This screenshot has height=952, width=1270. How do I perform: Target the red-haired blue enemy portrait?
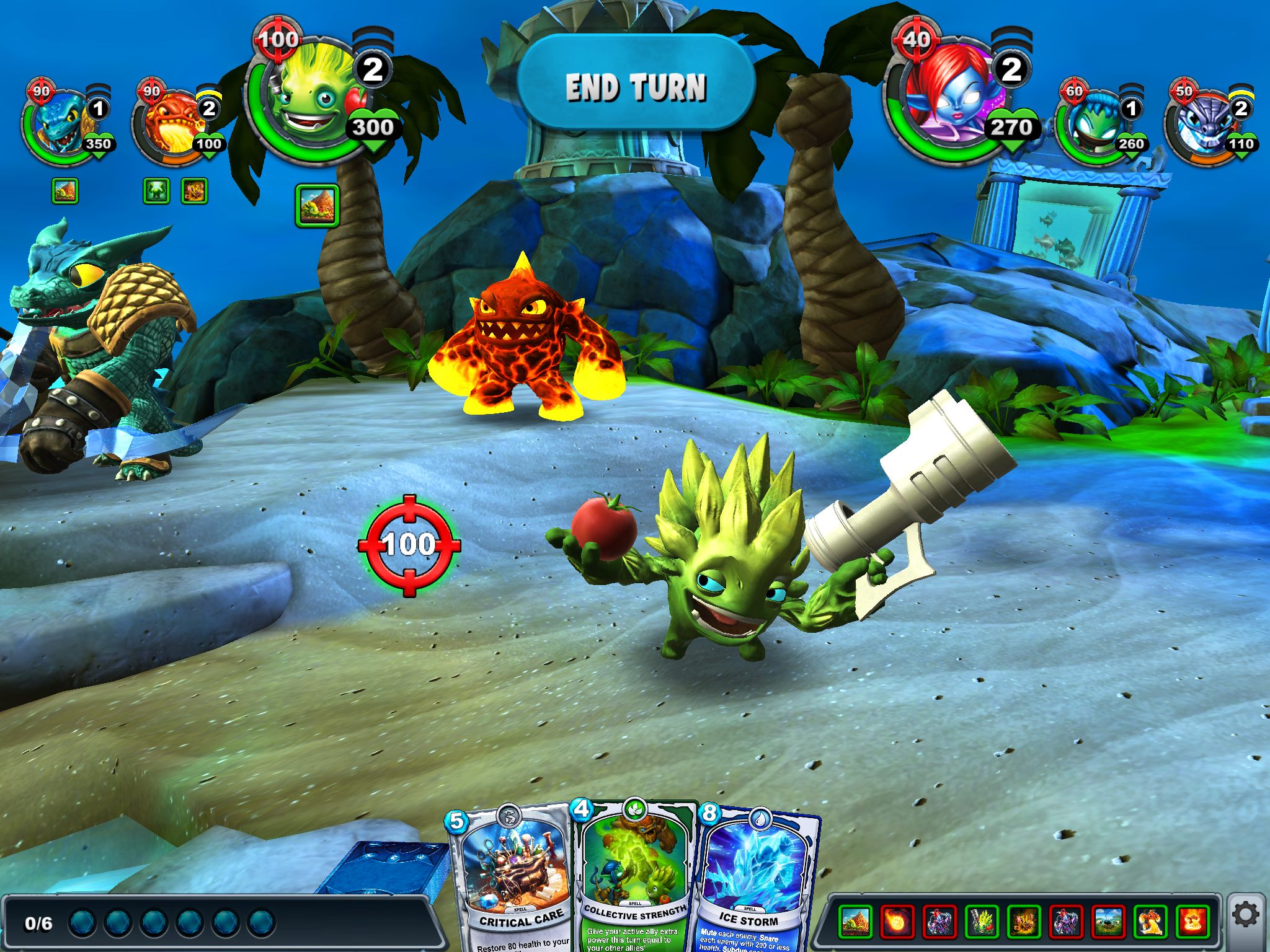click(x=949, y=99)
